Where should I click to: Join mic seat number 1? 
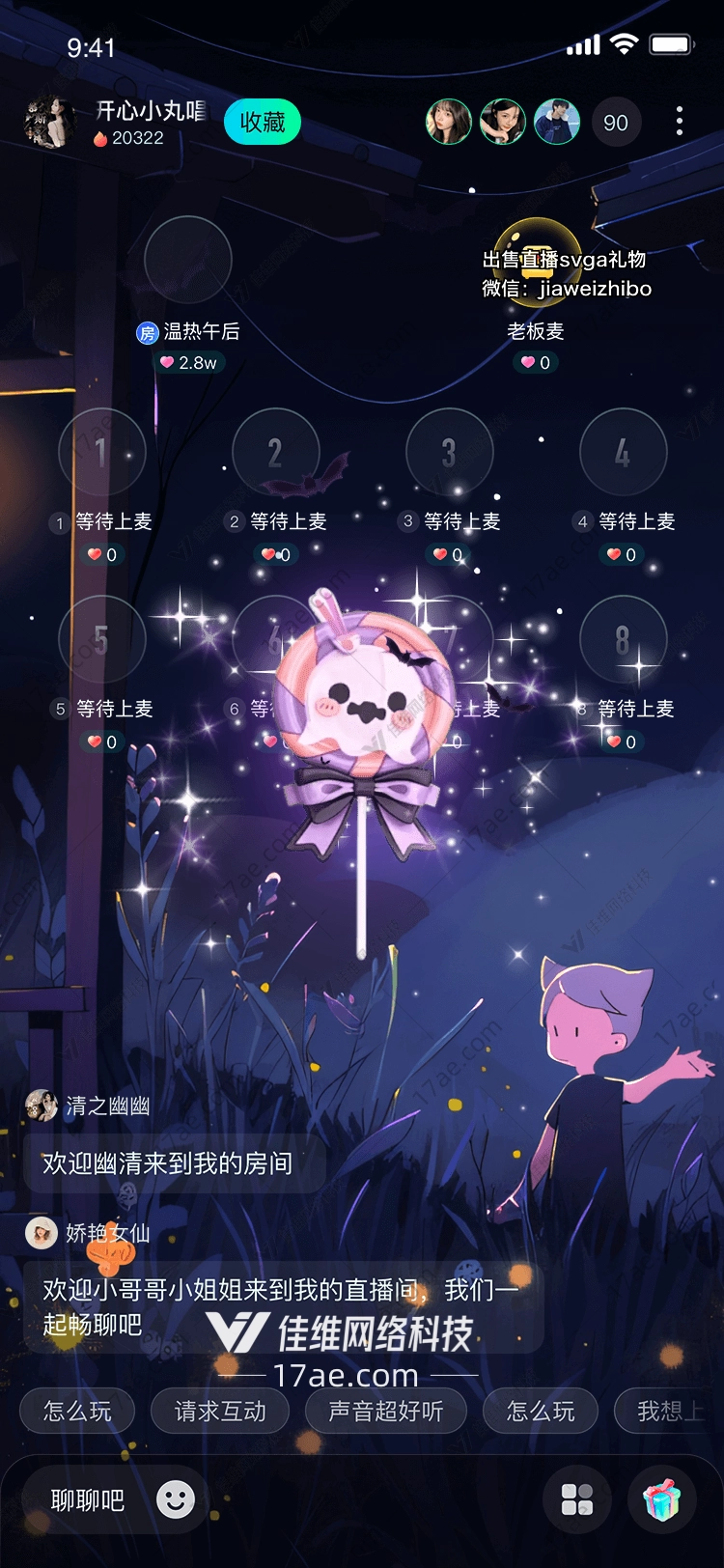(102, 452)
